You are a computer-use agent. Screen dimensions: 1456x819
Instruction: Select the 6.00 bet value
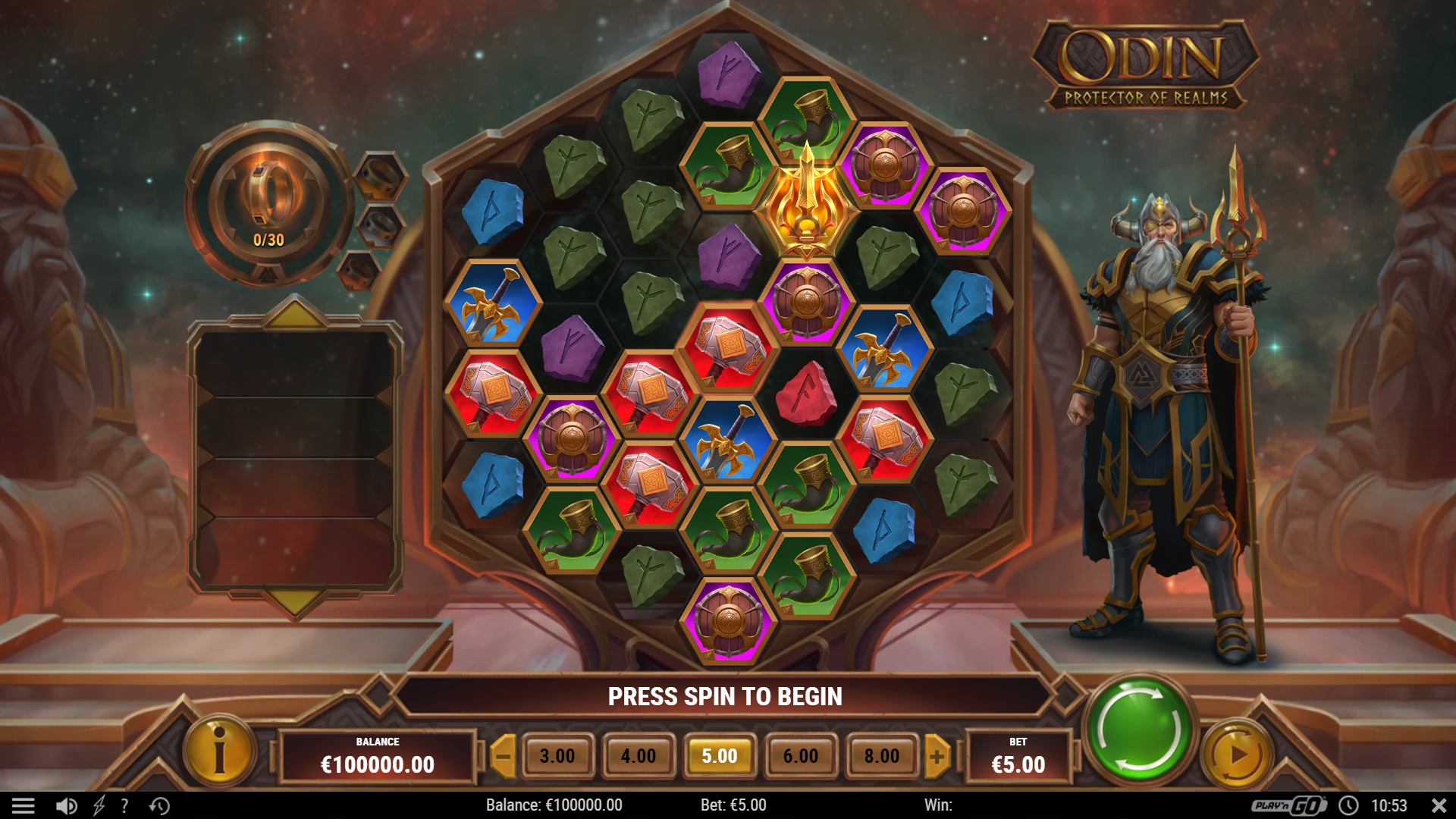coord(800,755)
